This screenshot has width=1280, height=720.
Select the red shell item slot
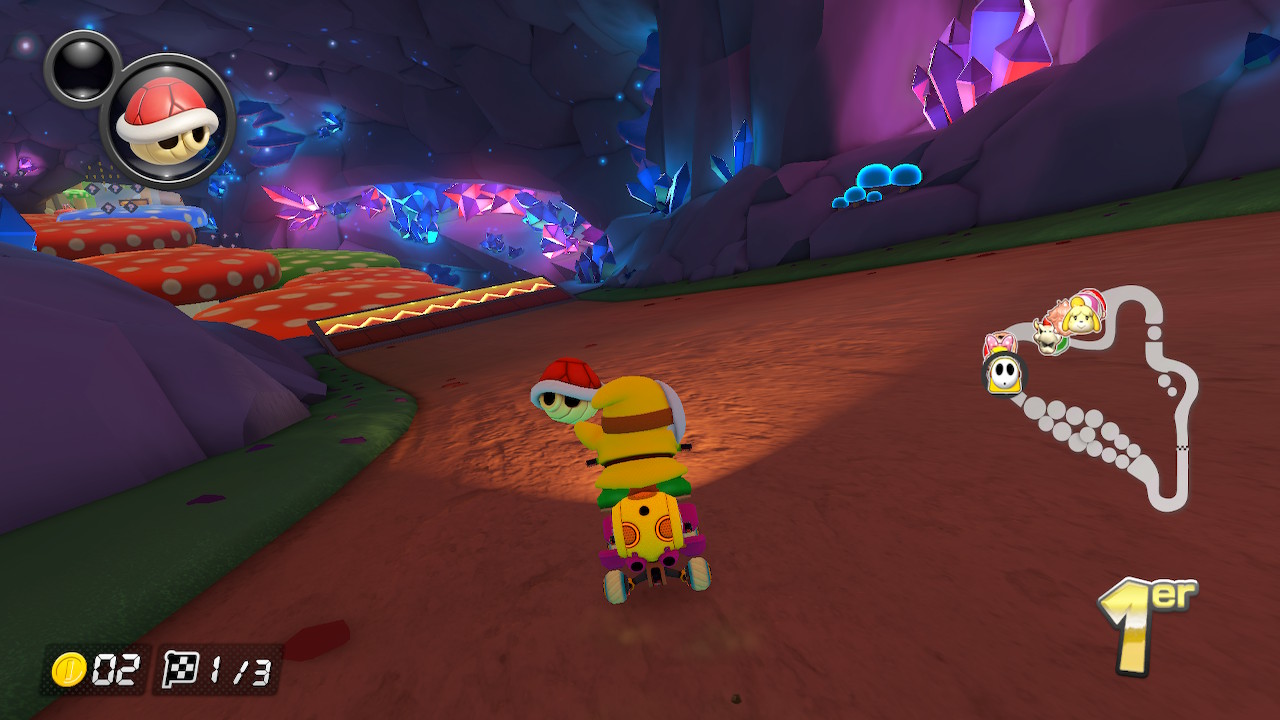tap(168, 123)
